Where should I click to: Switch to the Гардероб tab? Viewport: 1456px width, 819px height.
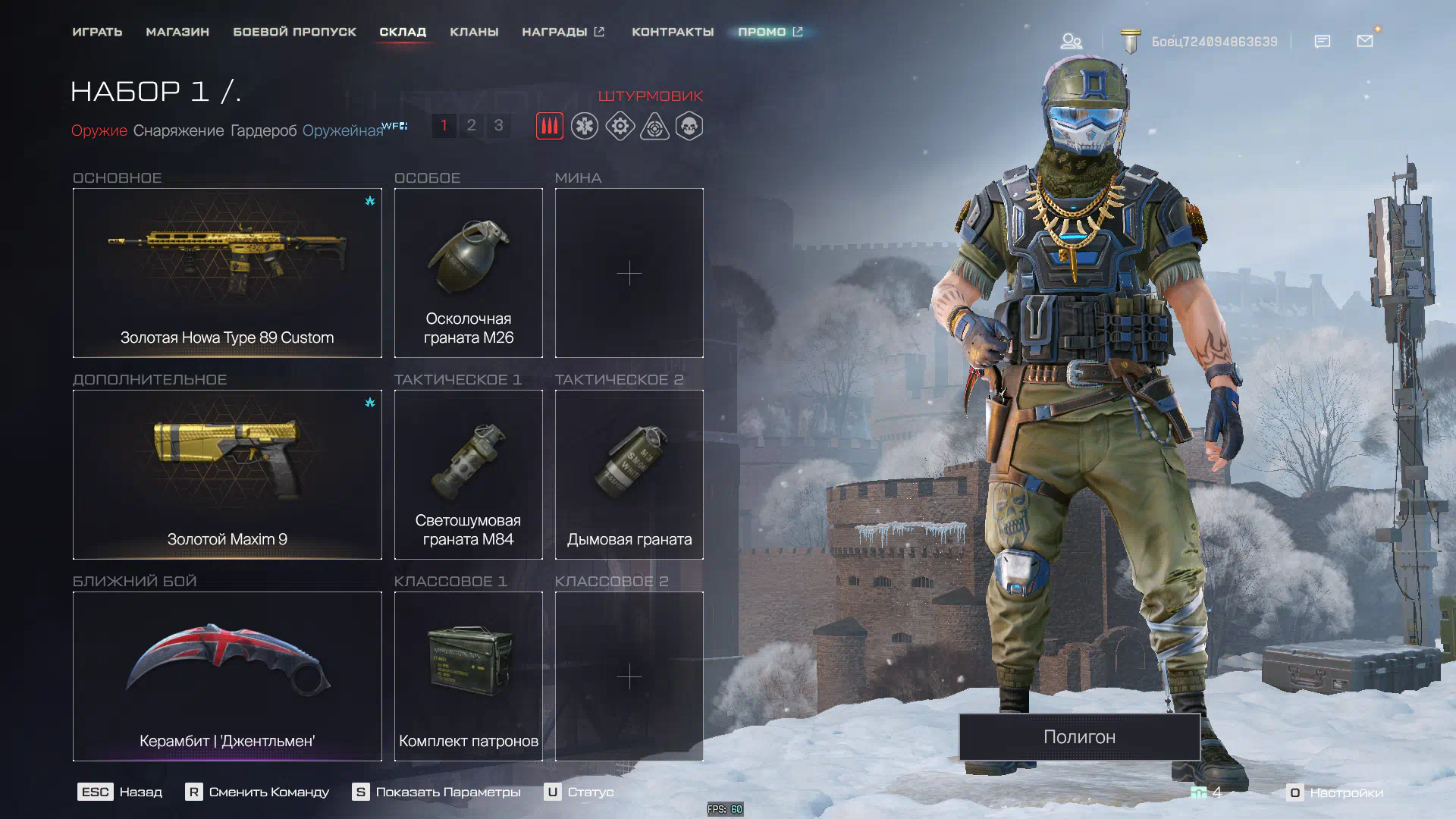point(263,130)
